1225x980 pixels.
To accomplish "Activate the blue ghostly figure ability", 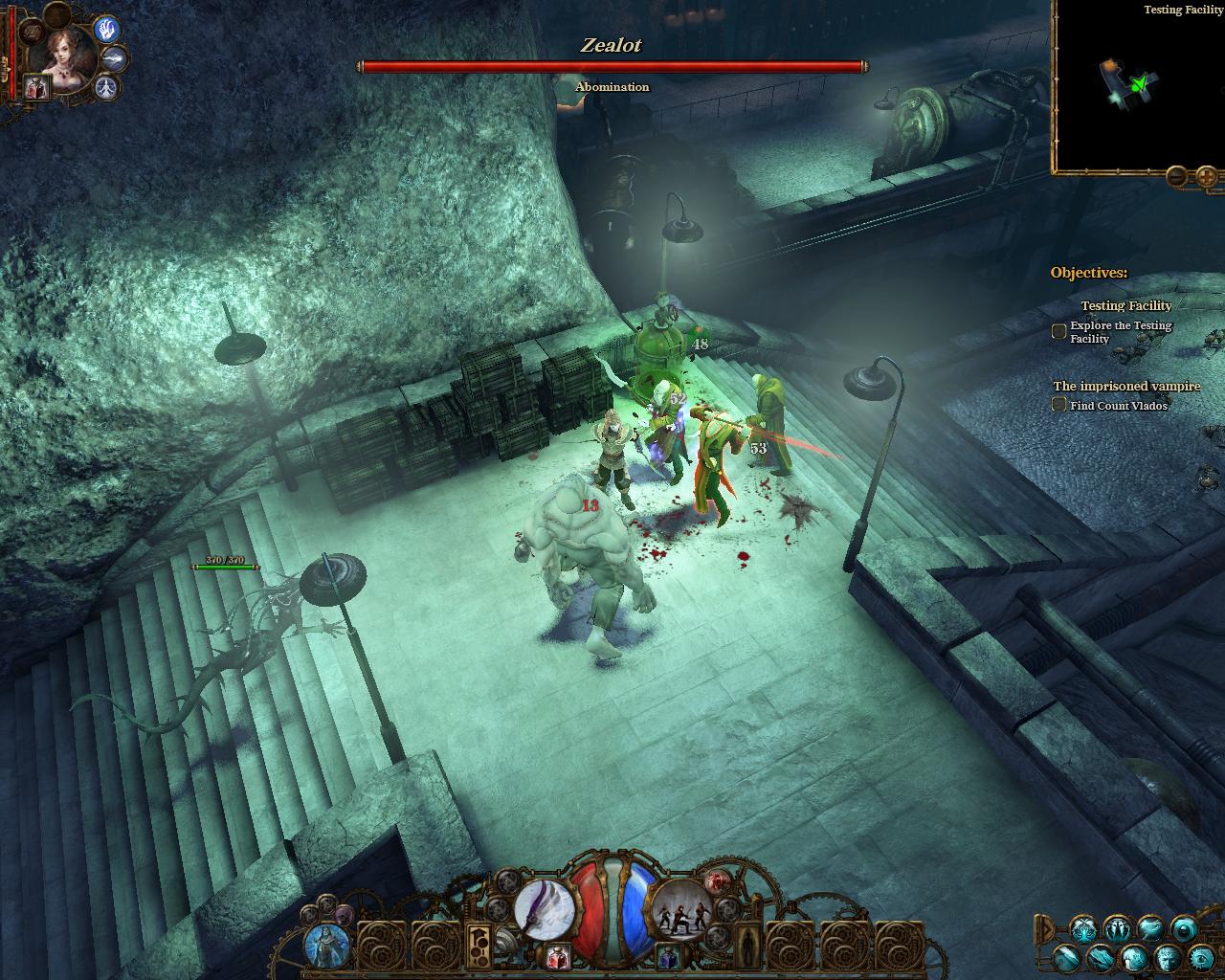I will (325, 946).
